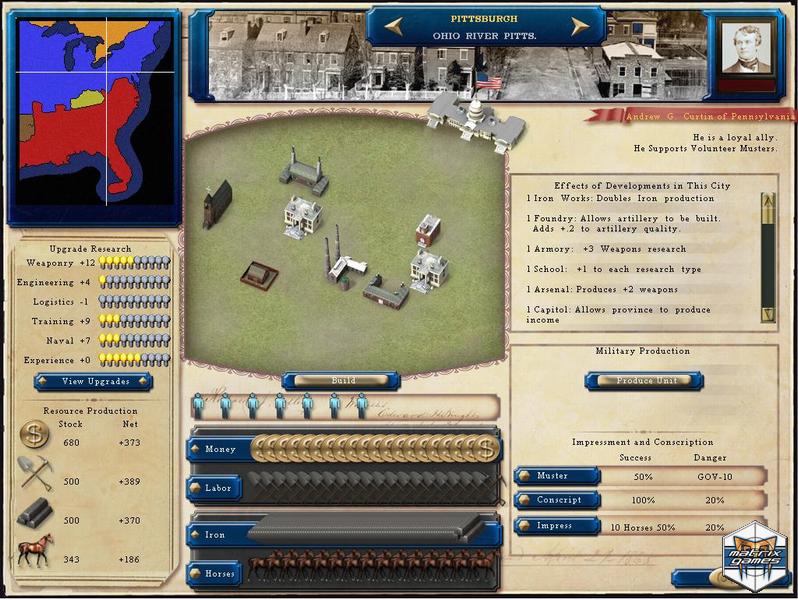The height and width of the screenshot is (600, 798).
Task: Click the Build button
Action: click(342, 380)
